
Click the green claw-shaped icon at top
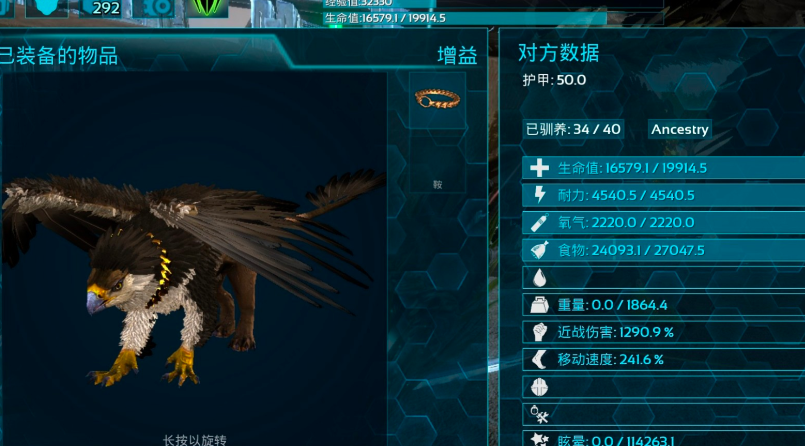(207, 8)
